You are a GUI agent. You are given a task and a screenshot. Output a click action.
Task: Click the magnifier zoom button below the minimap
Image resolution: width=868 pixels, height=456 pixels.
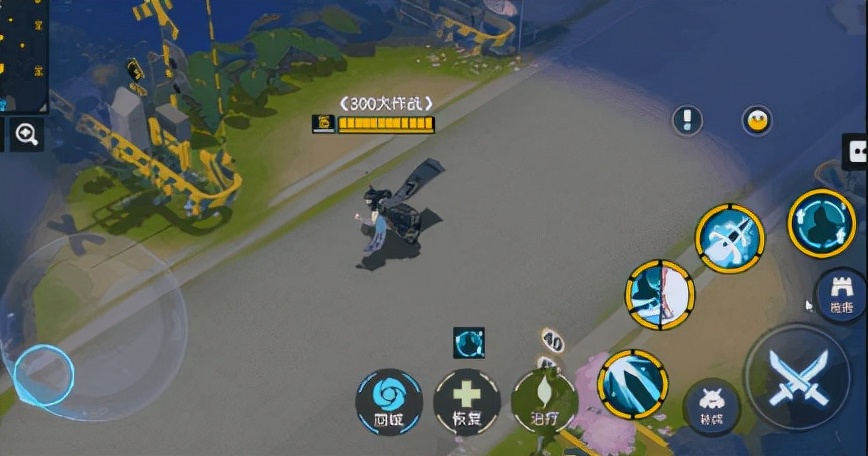(26, 134)
